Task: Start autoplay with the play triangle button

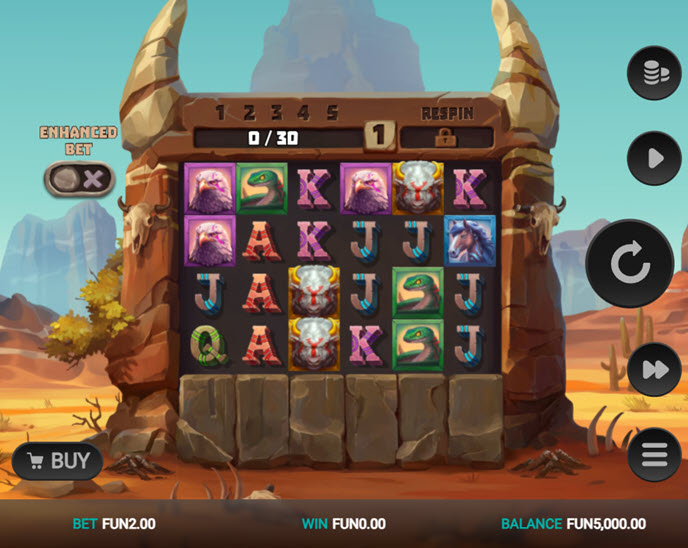Action: (x=653, y=158)
